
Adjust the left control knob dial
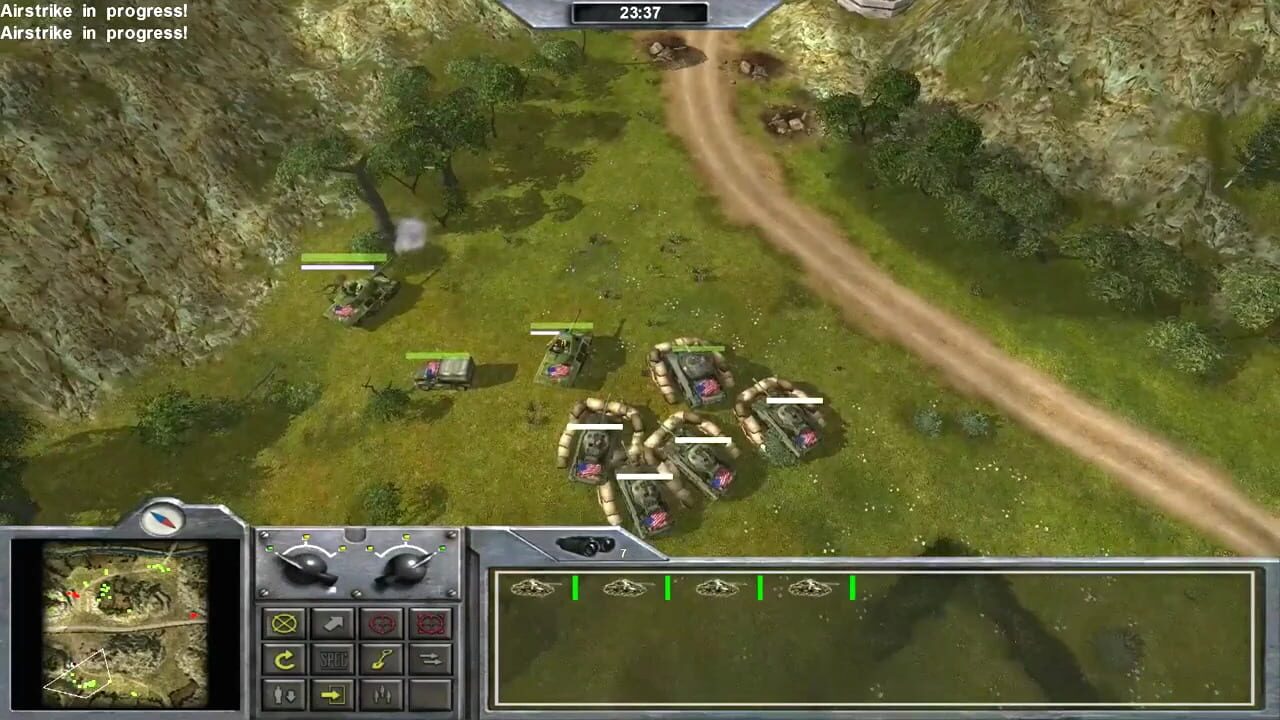point(310,565)
